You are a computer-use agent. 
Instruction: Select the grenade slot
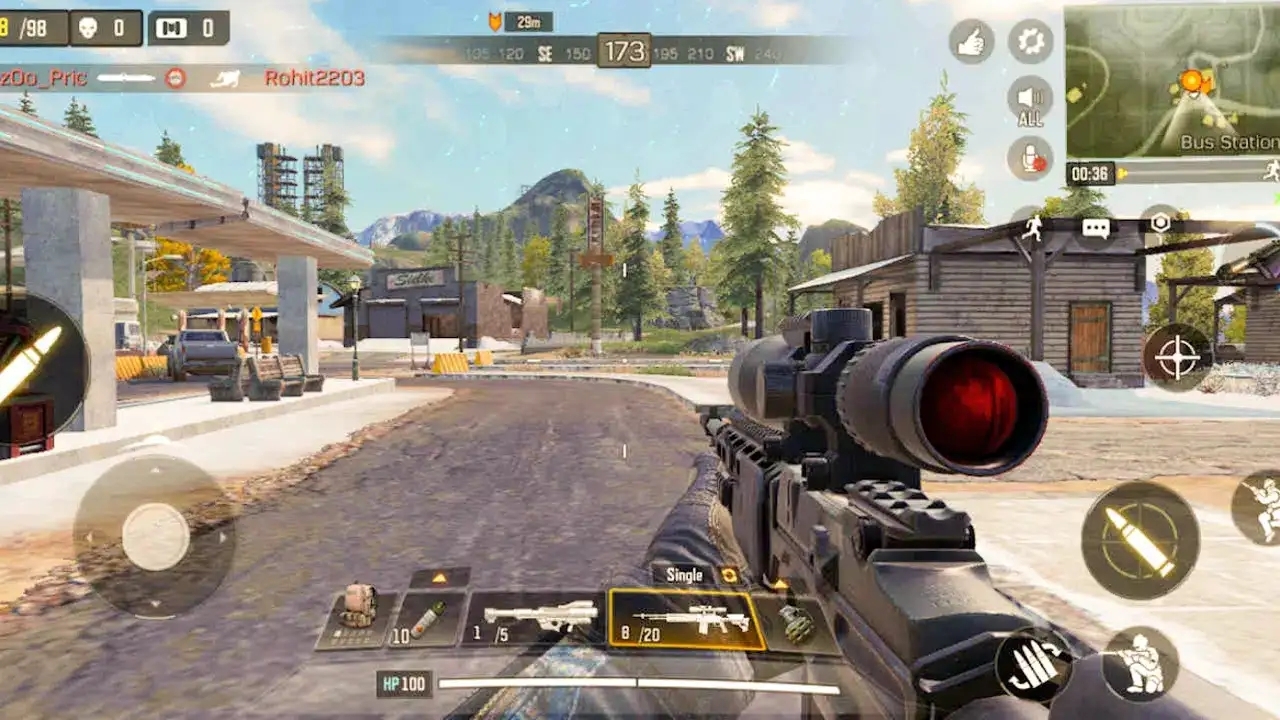tap(797, 624)
